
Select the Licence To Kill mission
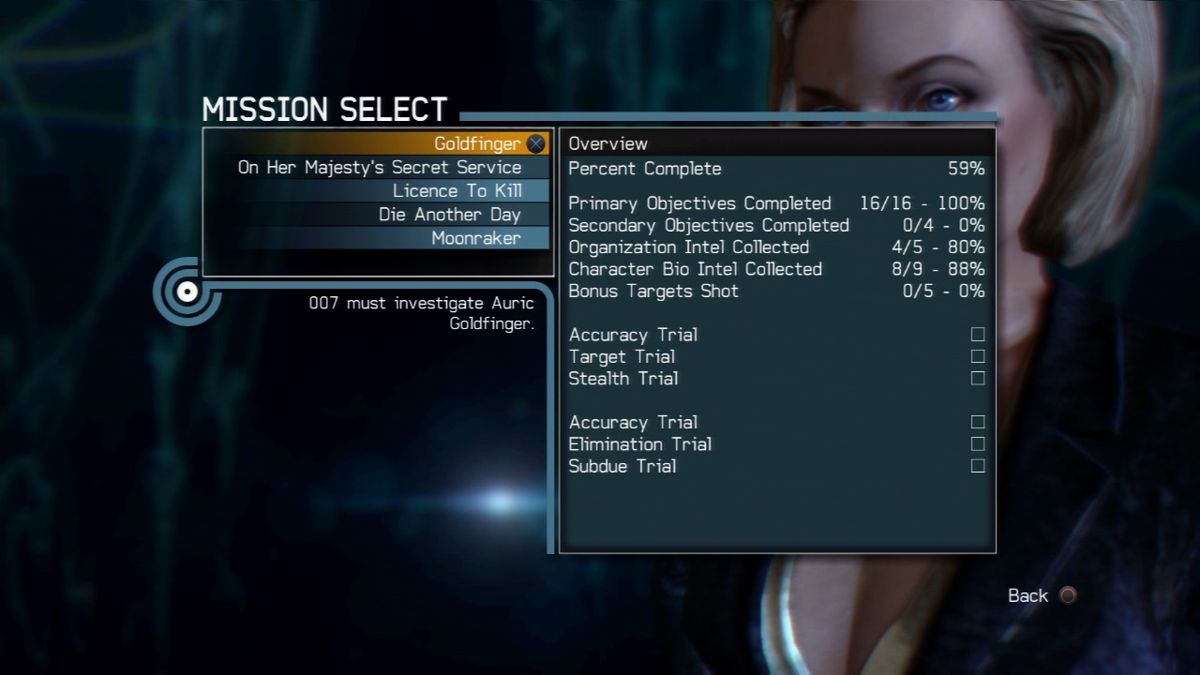click(x=457, y=191)
